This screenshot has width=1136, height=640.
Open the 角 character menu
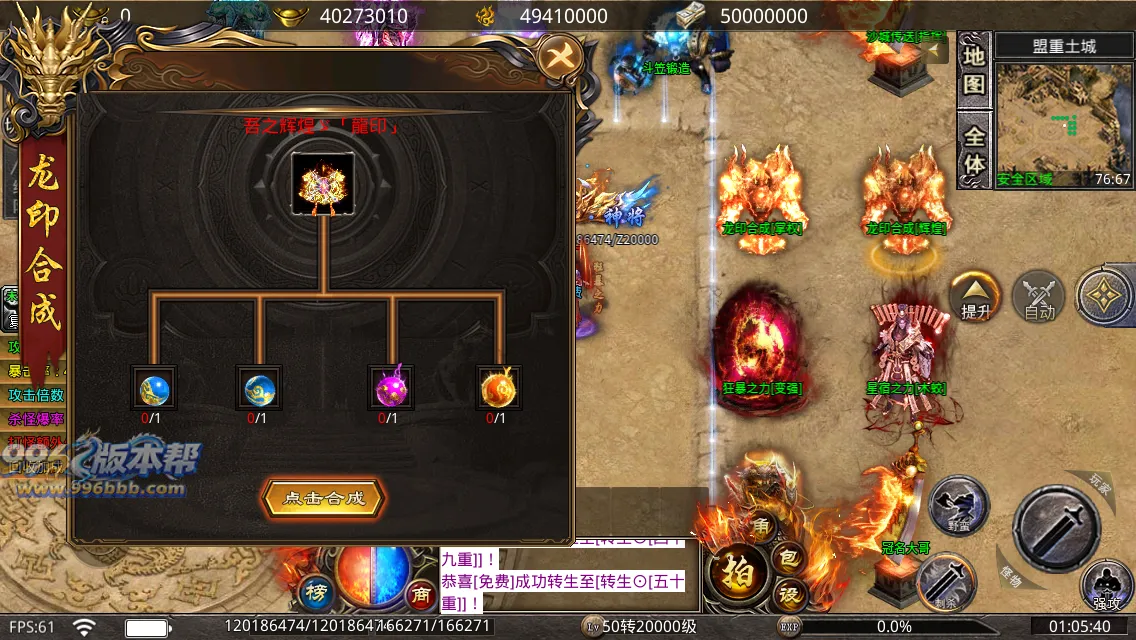(x=759, y=525)
